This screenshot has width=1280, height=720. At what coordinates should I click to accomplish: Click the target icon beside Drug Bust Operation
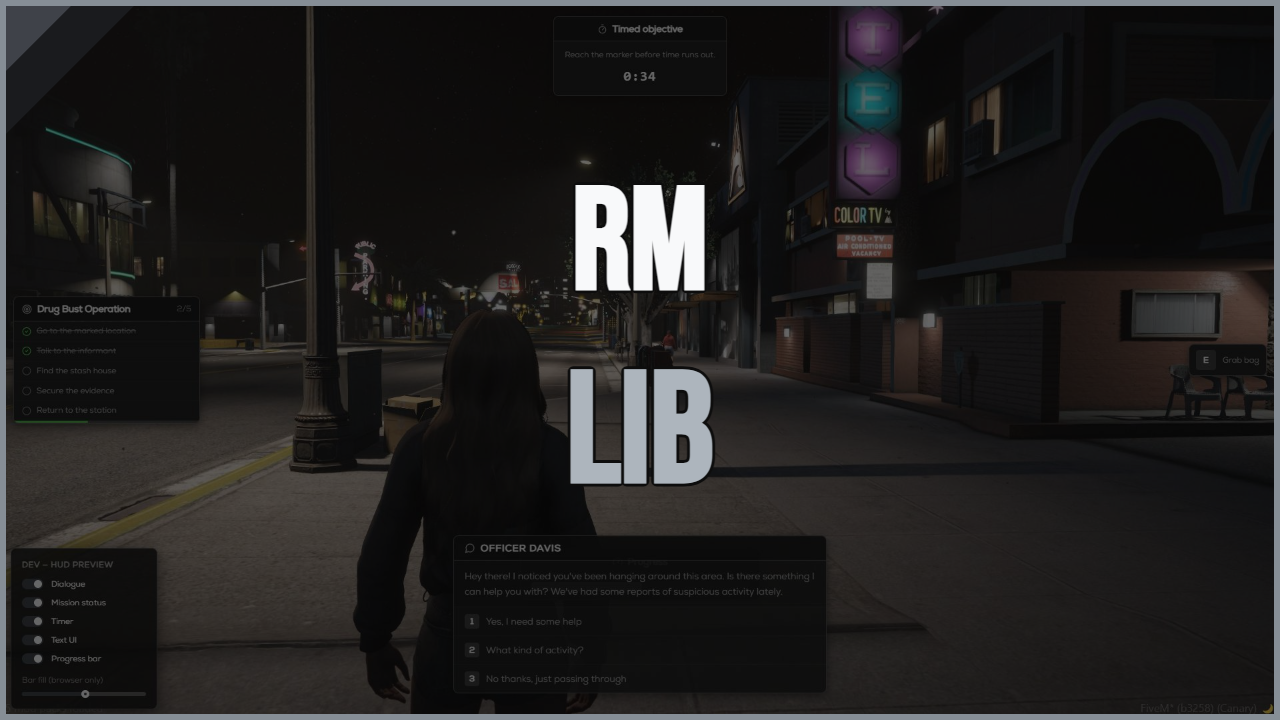[x=27, y=309]
